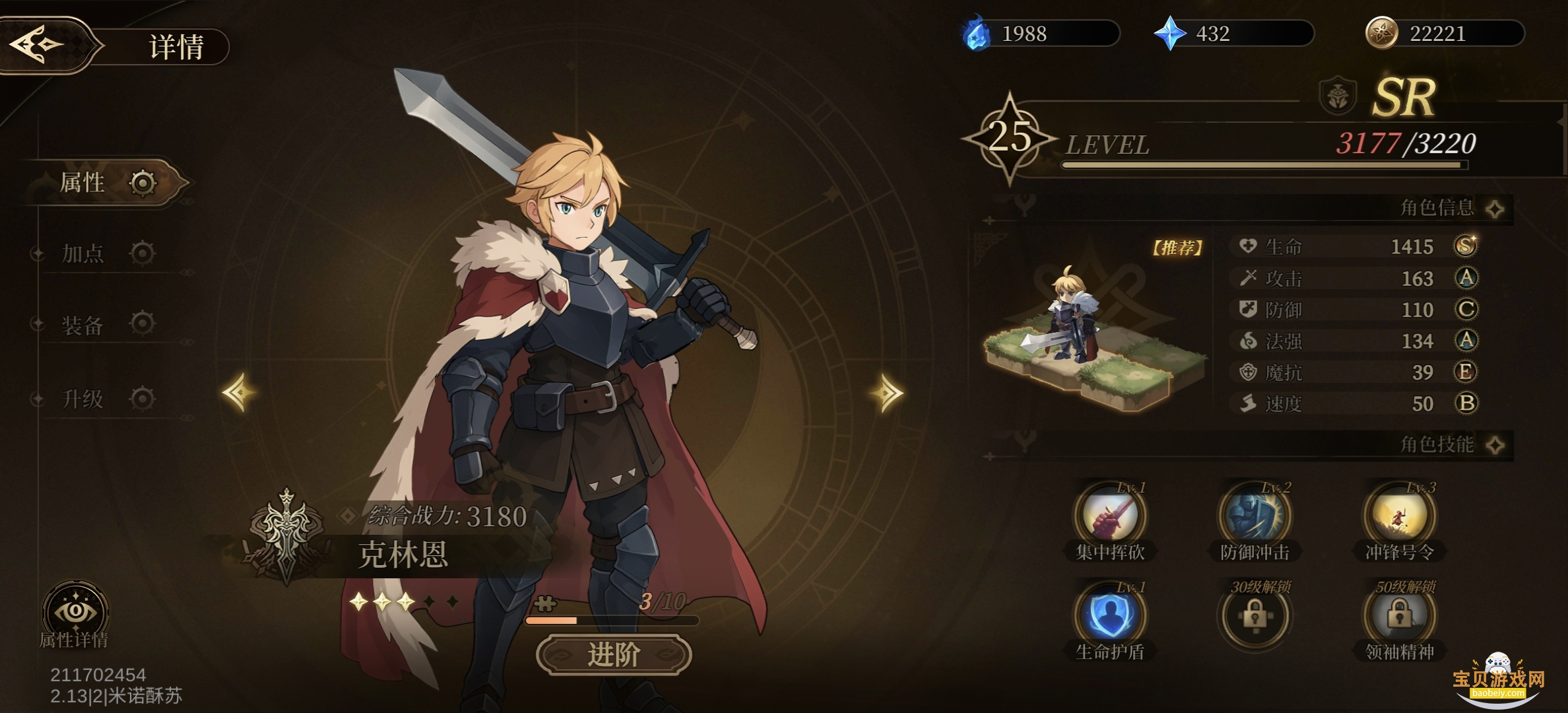Expand the 角色信息 section
Screen dimensions: 1568x713
tap(1495, 209)
